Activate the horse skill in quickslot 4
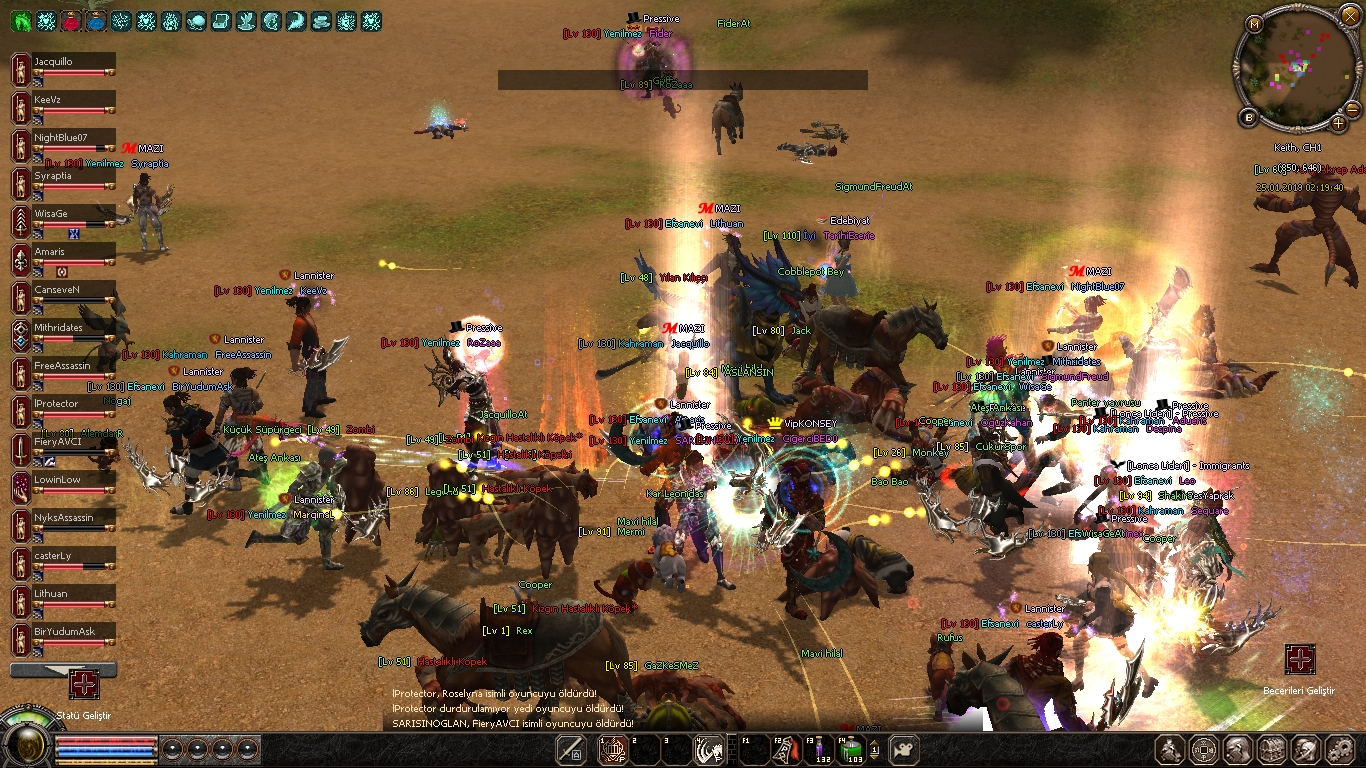Image resolution: width=1366 pixels, height=768 pixels. 709,749
